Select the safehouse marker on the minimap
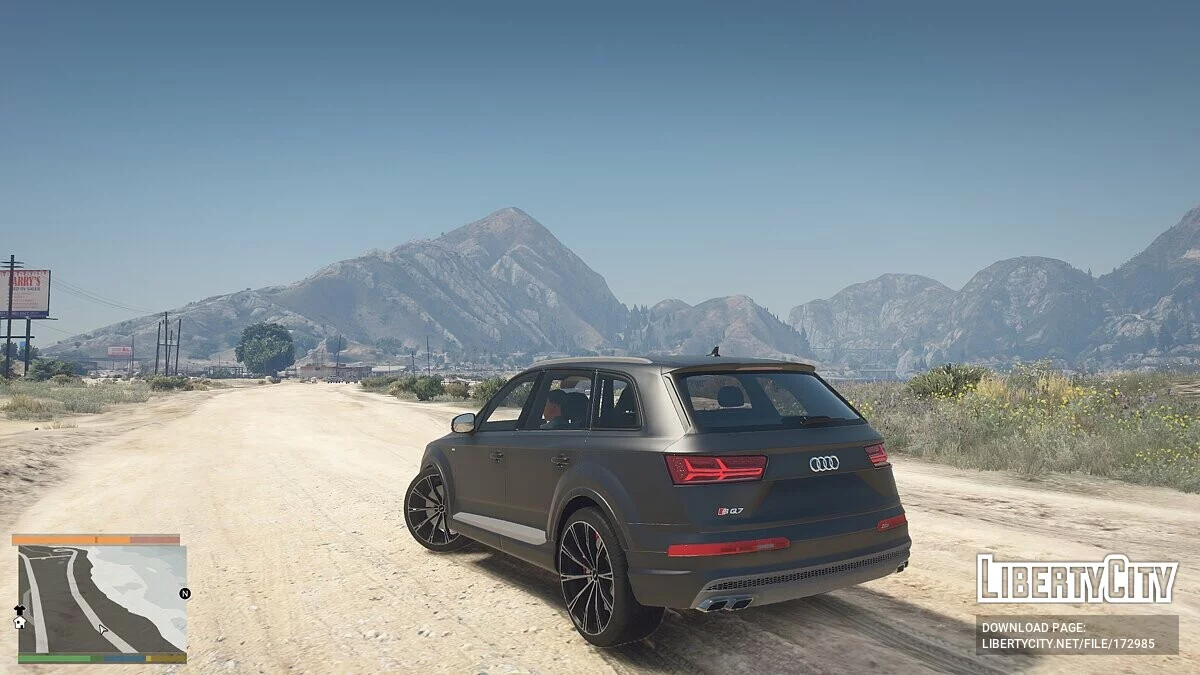 coord(19,622)
